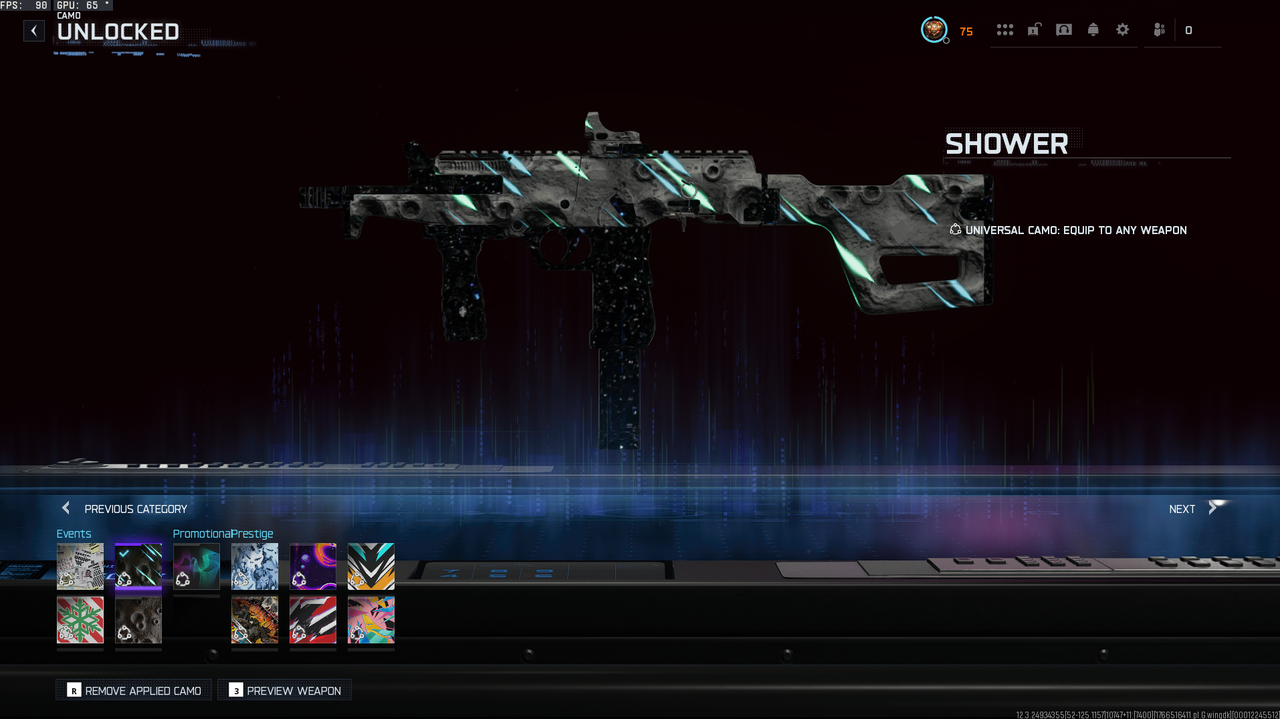Screen dimensions: 1280x719
Task: Preview the weapon
Action: [285, 690]
